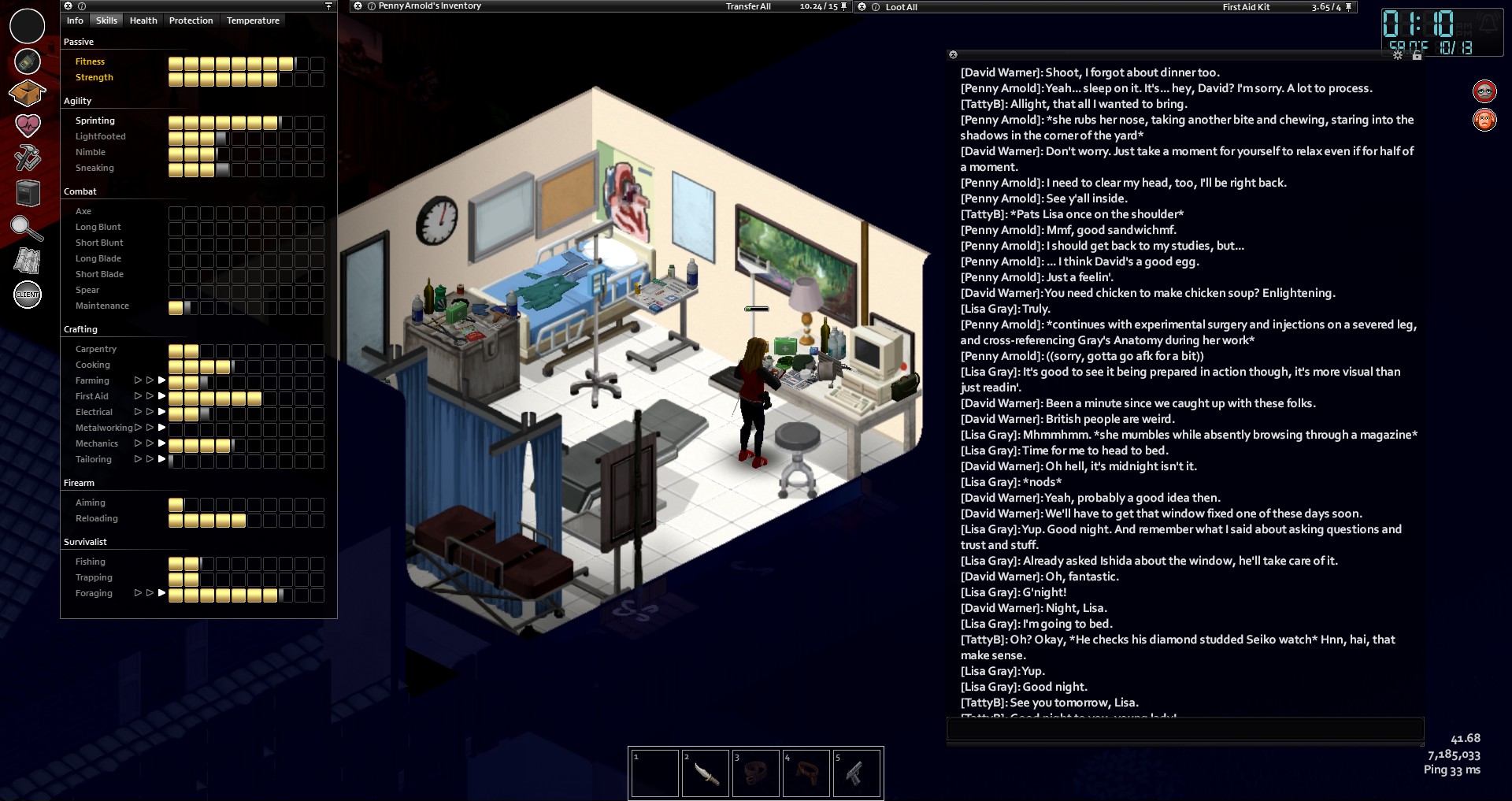Close the character skills panel
The width and height of the screenshot is (1512, 801).
(x=68, y=6)
